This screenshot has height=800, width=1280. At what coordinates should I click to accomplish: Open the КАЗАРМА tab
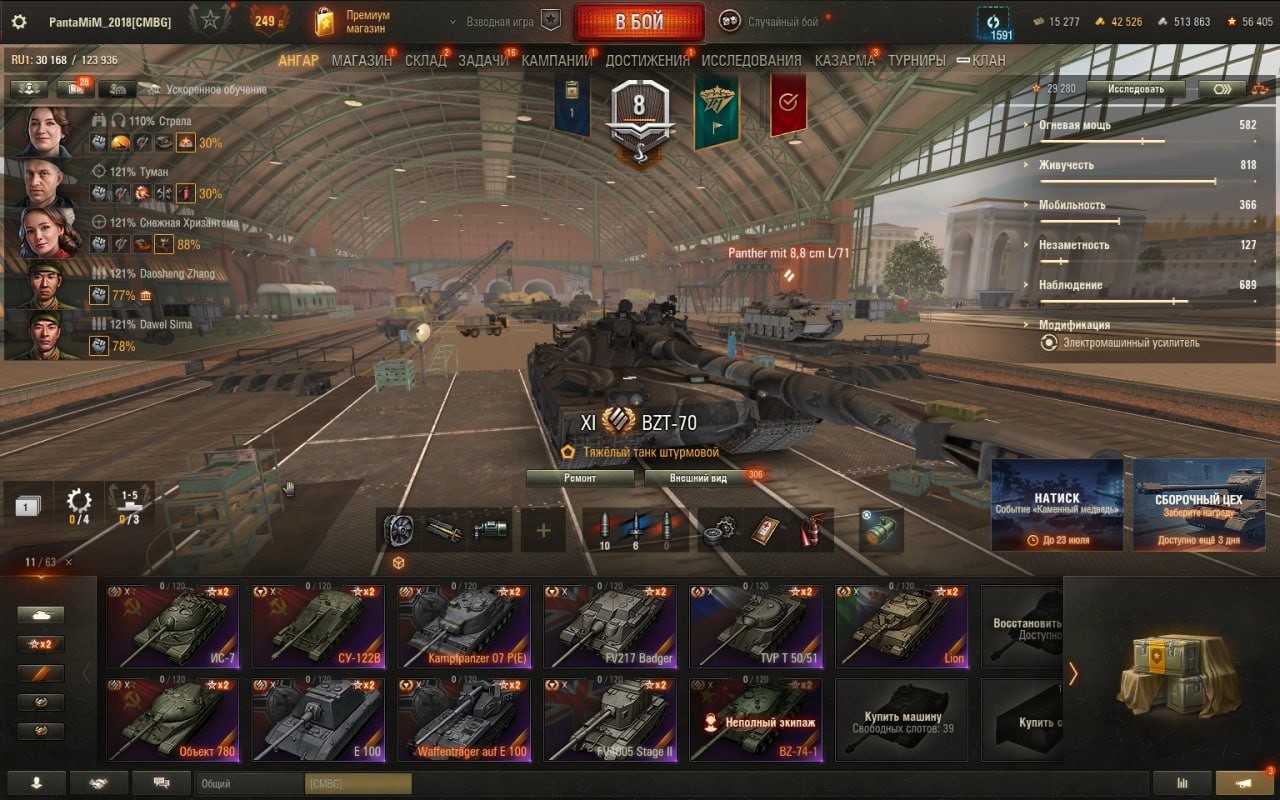click(844, 60)
